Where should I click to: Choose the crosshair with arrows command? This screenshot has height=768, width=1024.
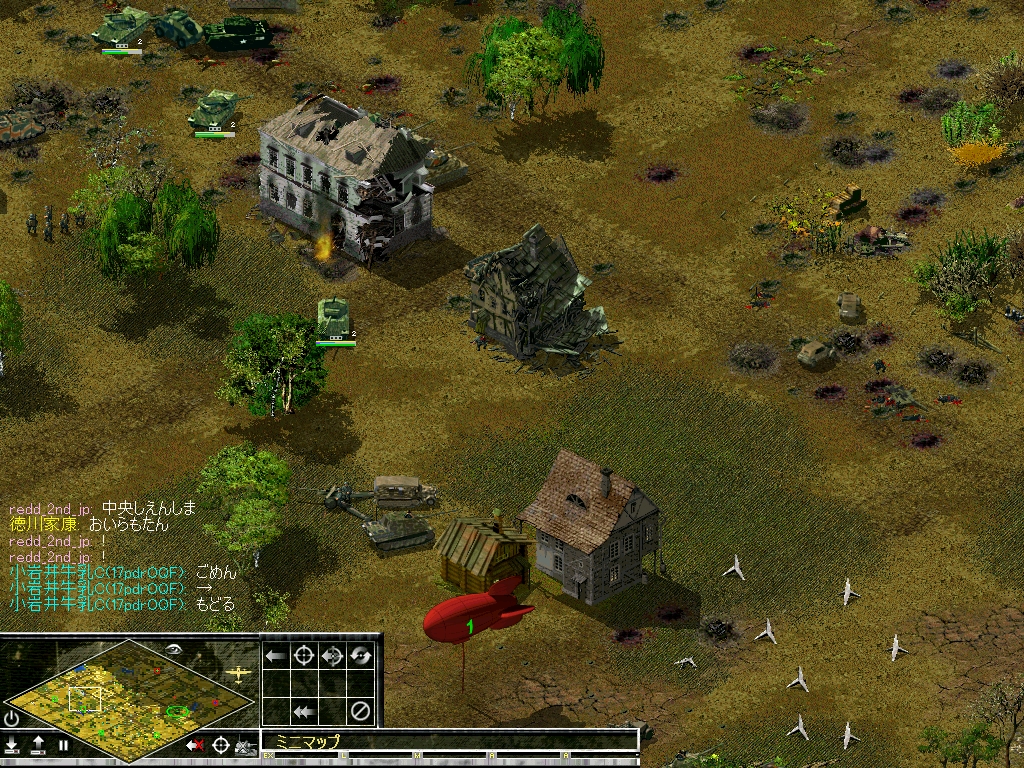coord(332,656)
